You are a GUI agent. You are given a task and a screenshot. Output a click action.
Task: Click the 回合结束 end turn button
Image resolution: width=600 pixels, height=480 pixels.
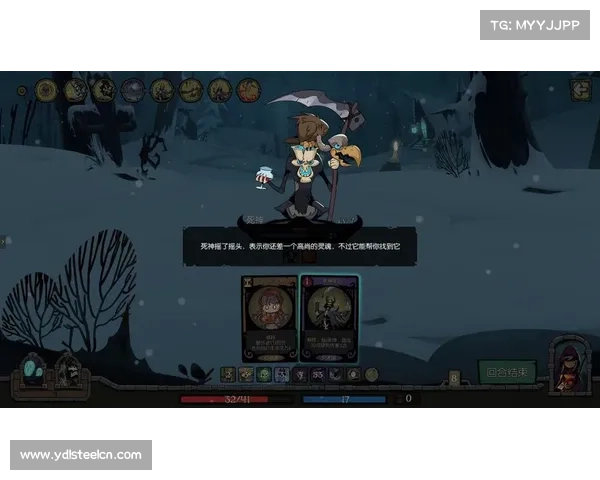[x=508, y=372]
